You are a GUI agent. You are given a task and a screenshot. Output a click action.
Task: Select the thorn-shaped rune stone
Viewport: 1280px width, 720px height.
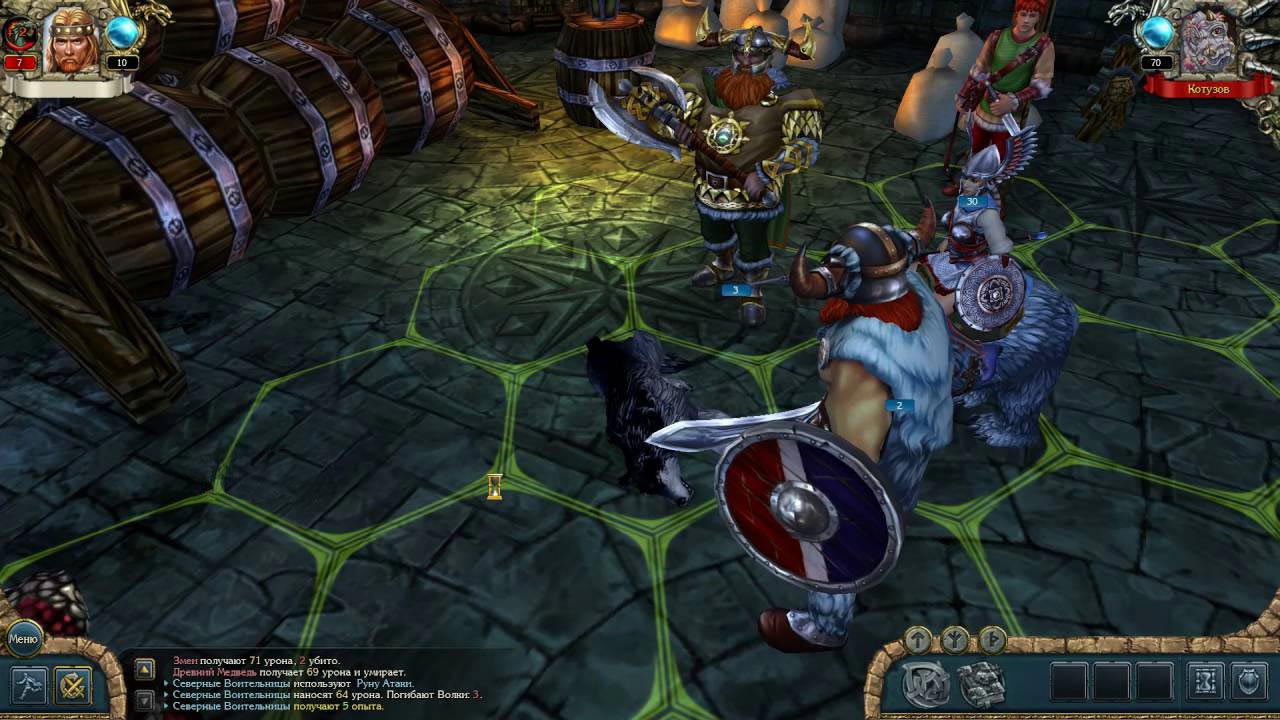point(992,638)
